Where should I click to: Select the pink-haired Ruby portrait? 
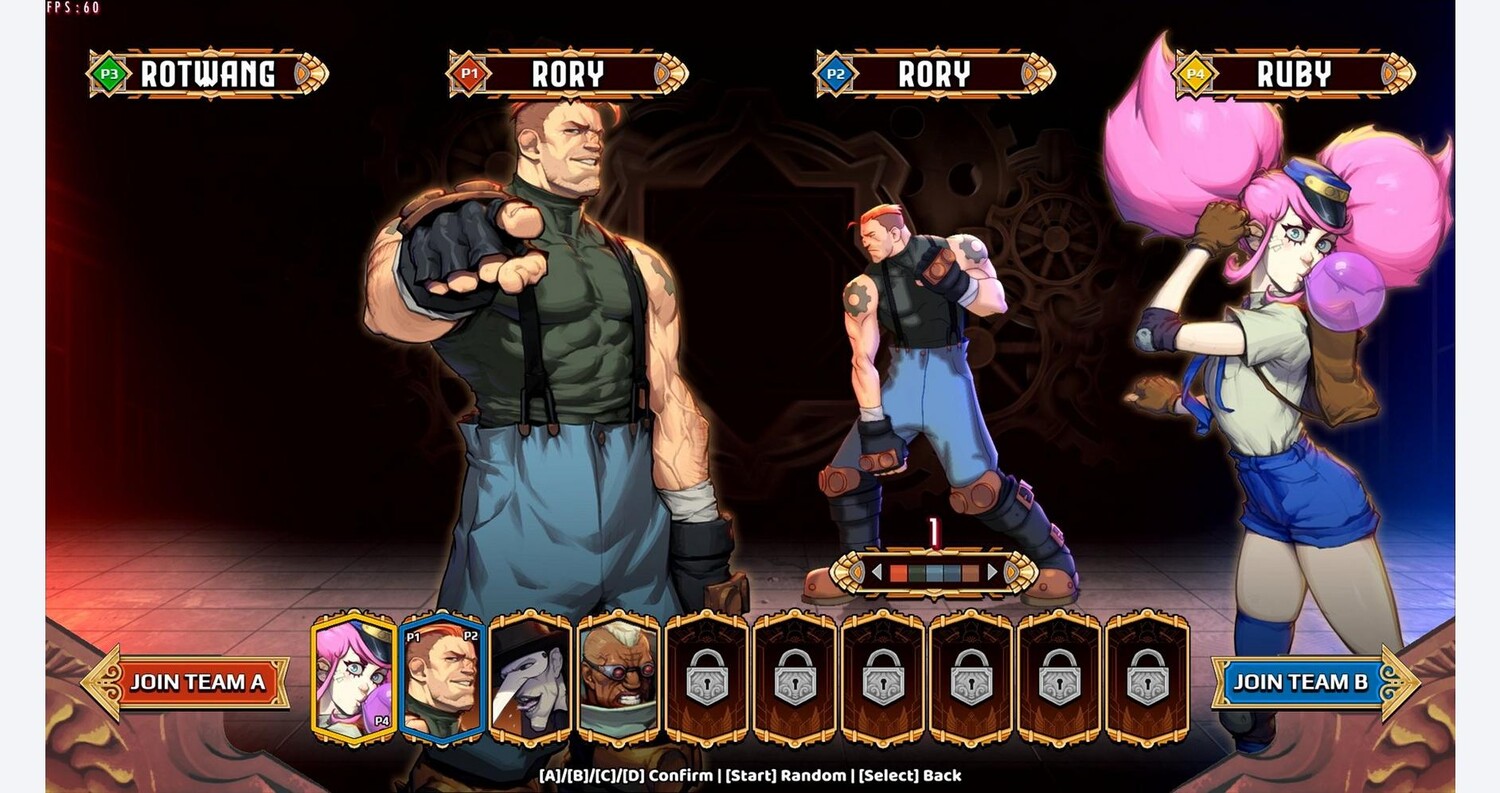(353, 678)
